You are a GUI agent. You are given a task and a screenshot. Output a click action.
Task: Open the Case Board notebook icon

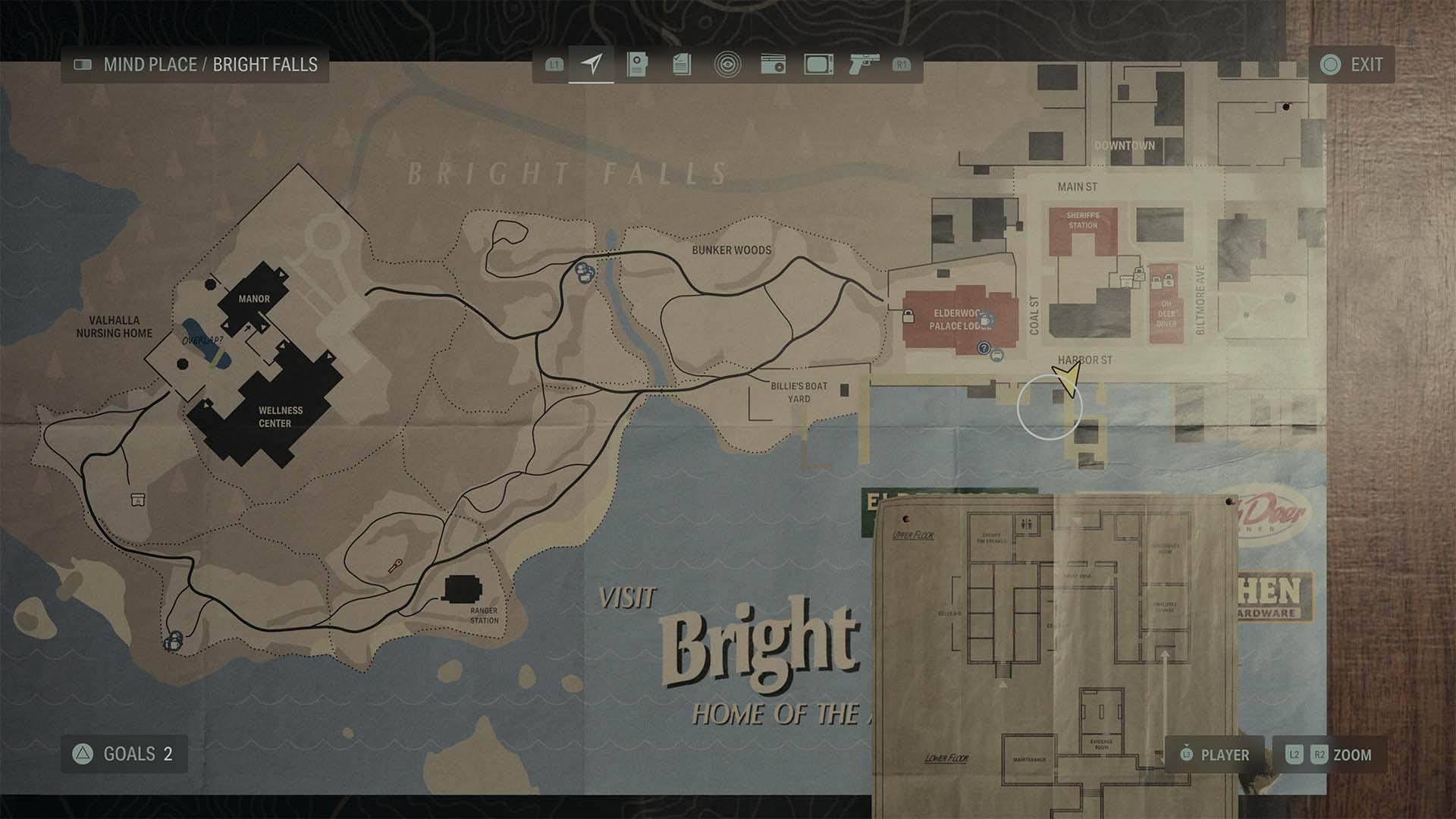pos(637,64)
